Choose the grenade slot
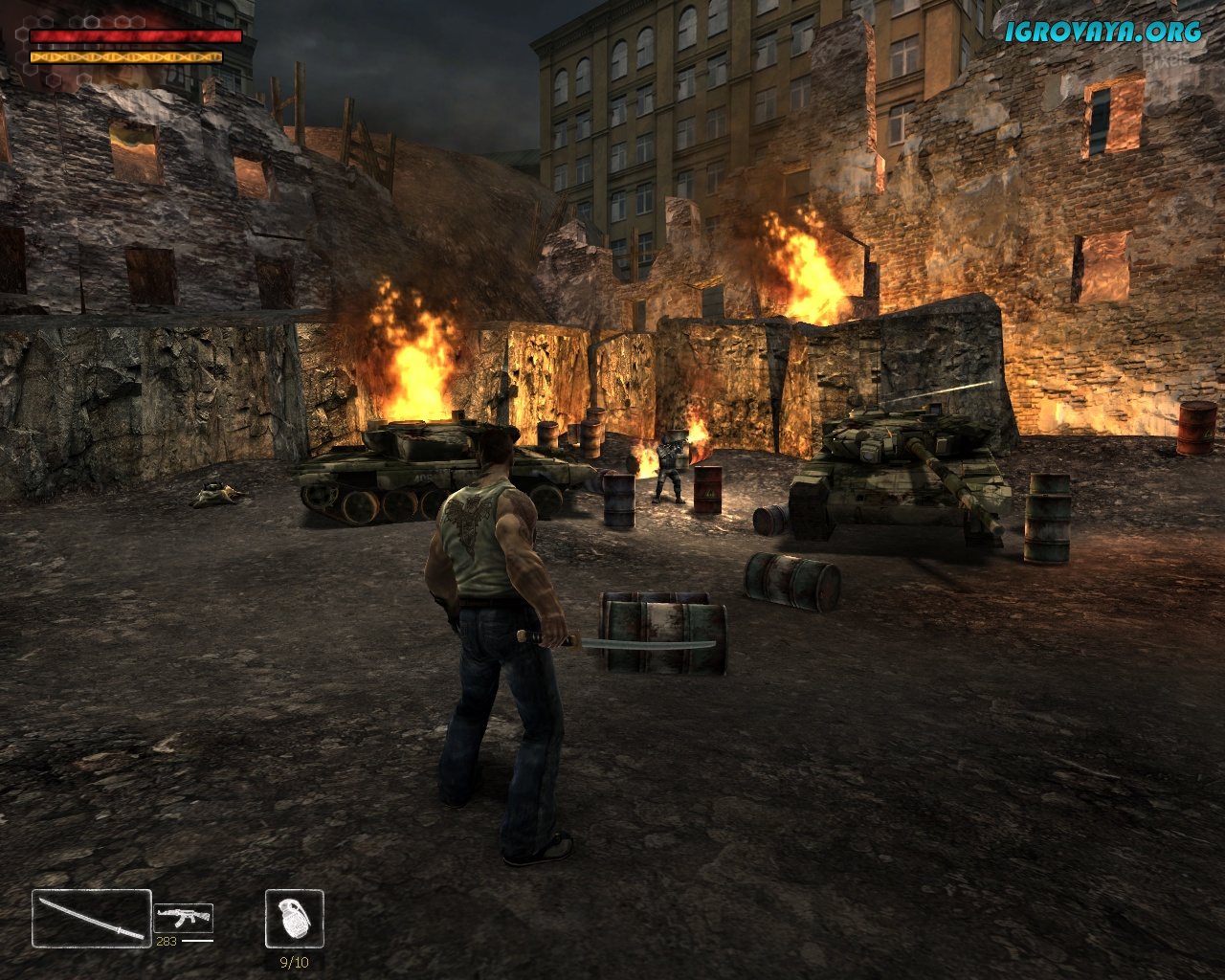 pyautogui.click(x=295, y=919)
